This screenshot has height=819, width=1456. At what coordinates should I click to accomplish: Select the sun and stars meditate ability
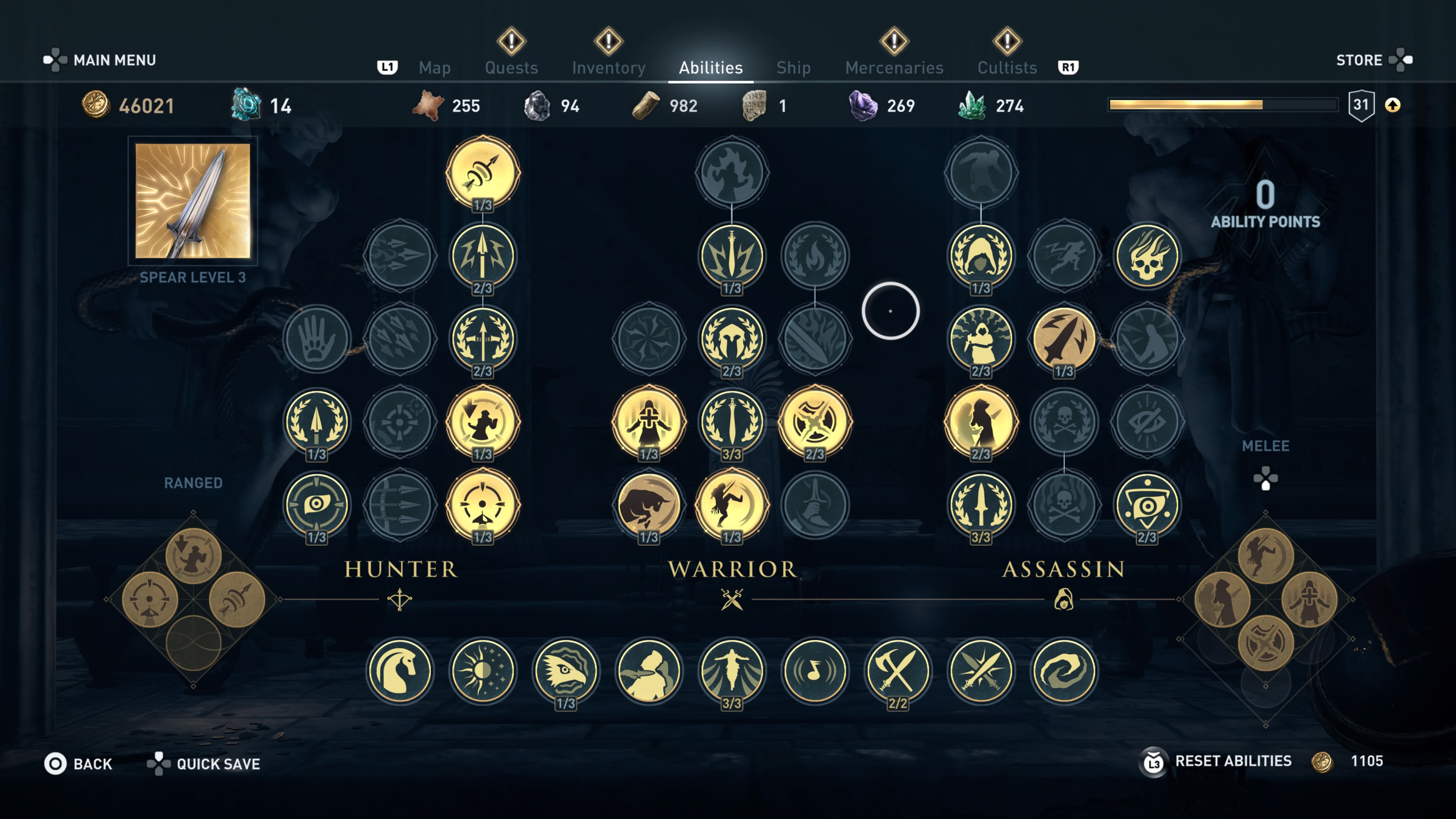483,670
